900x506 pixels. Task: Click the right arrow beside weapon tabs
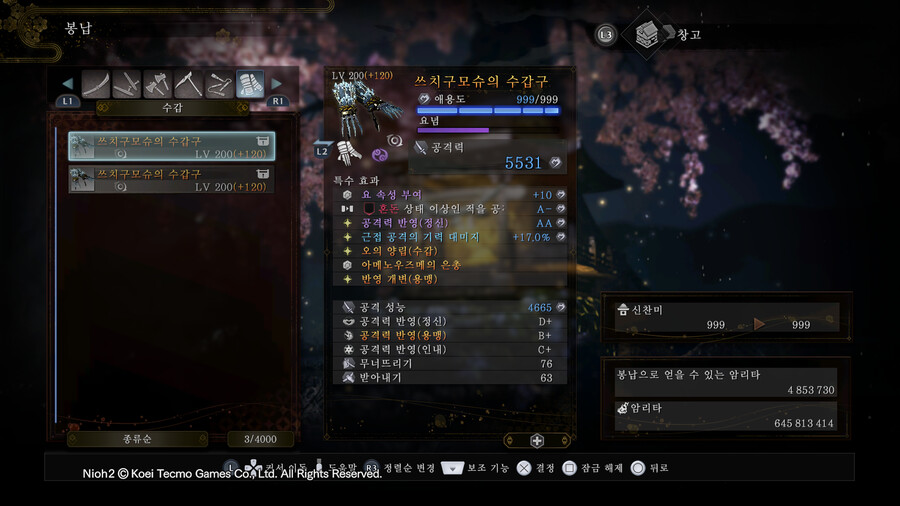coord(278,84)
